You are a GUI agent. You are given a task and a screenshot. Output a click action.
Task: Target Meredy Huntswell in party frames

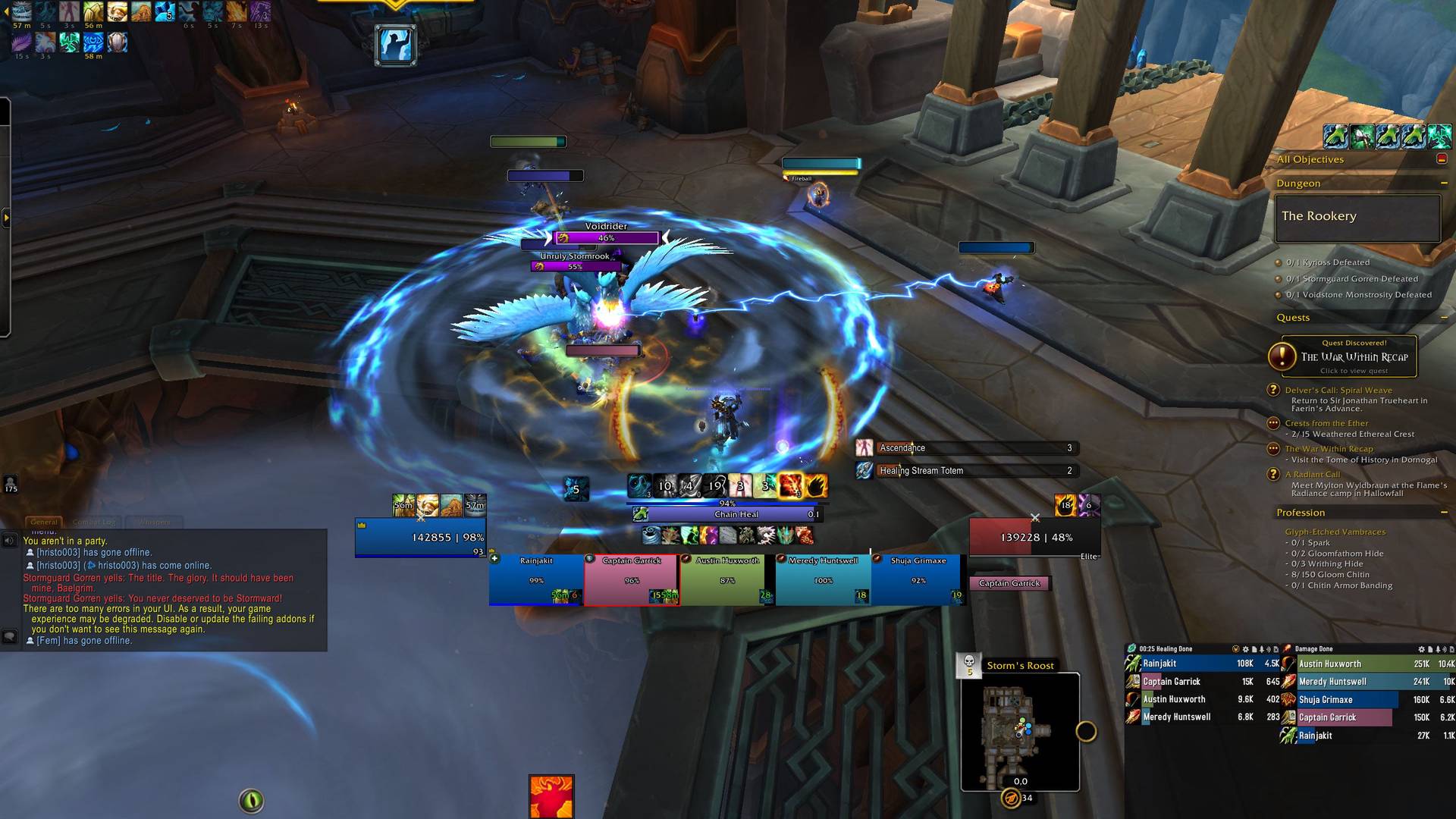(823, 580)
